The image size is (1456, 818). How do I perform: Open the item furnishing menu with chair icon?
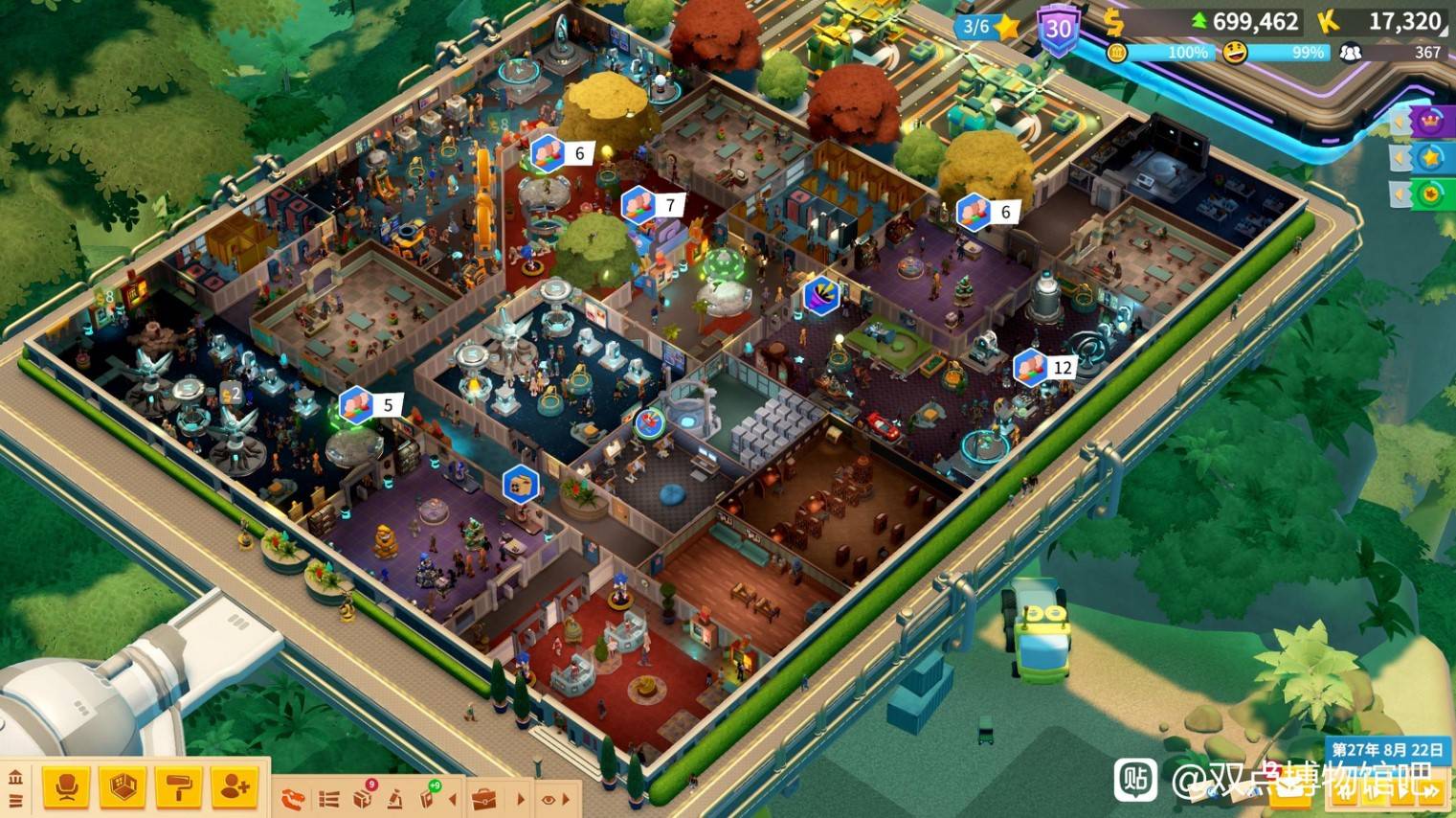coord(66,787)
